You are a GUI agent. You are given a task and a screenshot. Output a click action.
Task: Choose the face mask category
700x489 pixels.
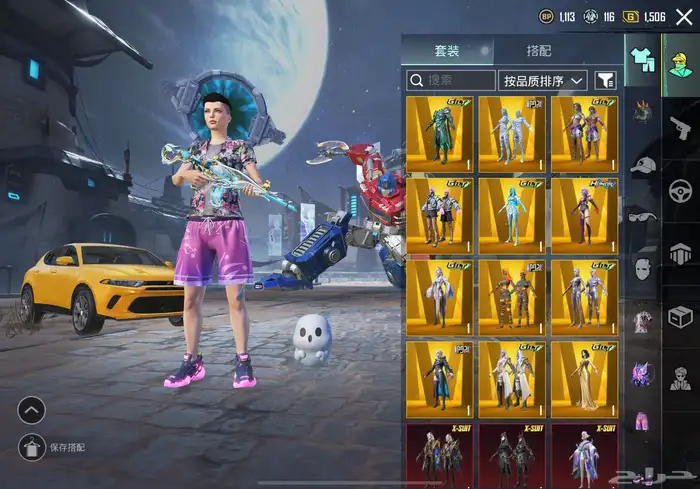click(642, 268)
